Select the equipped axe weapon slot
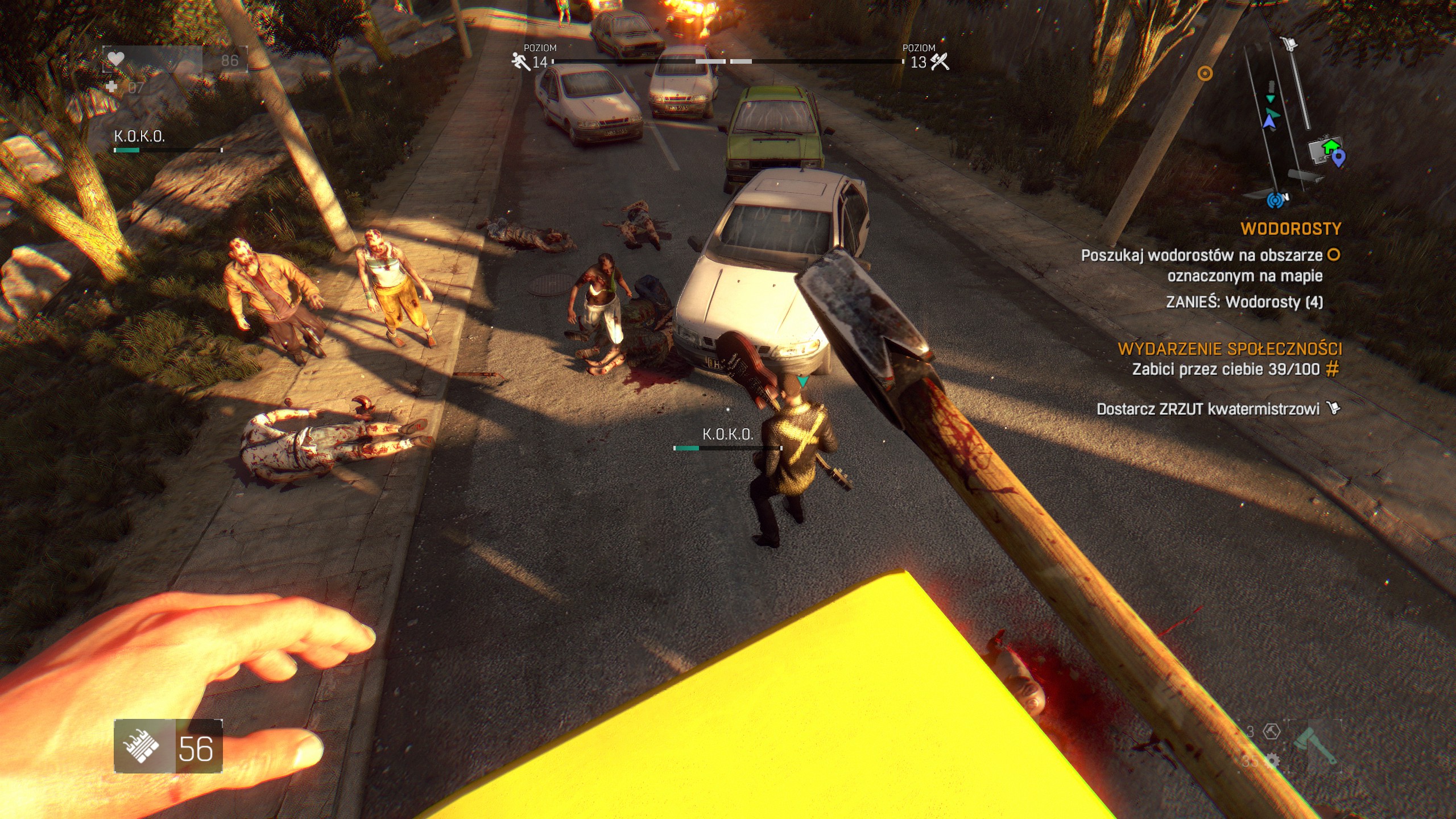1456x819 pixels. tap(1314, 746)
